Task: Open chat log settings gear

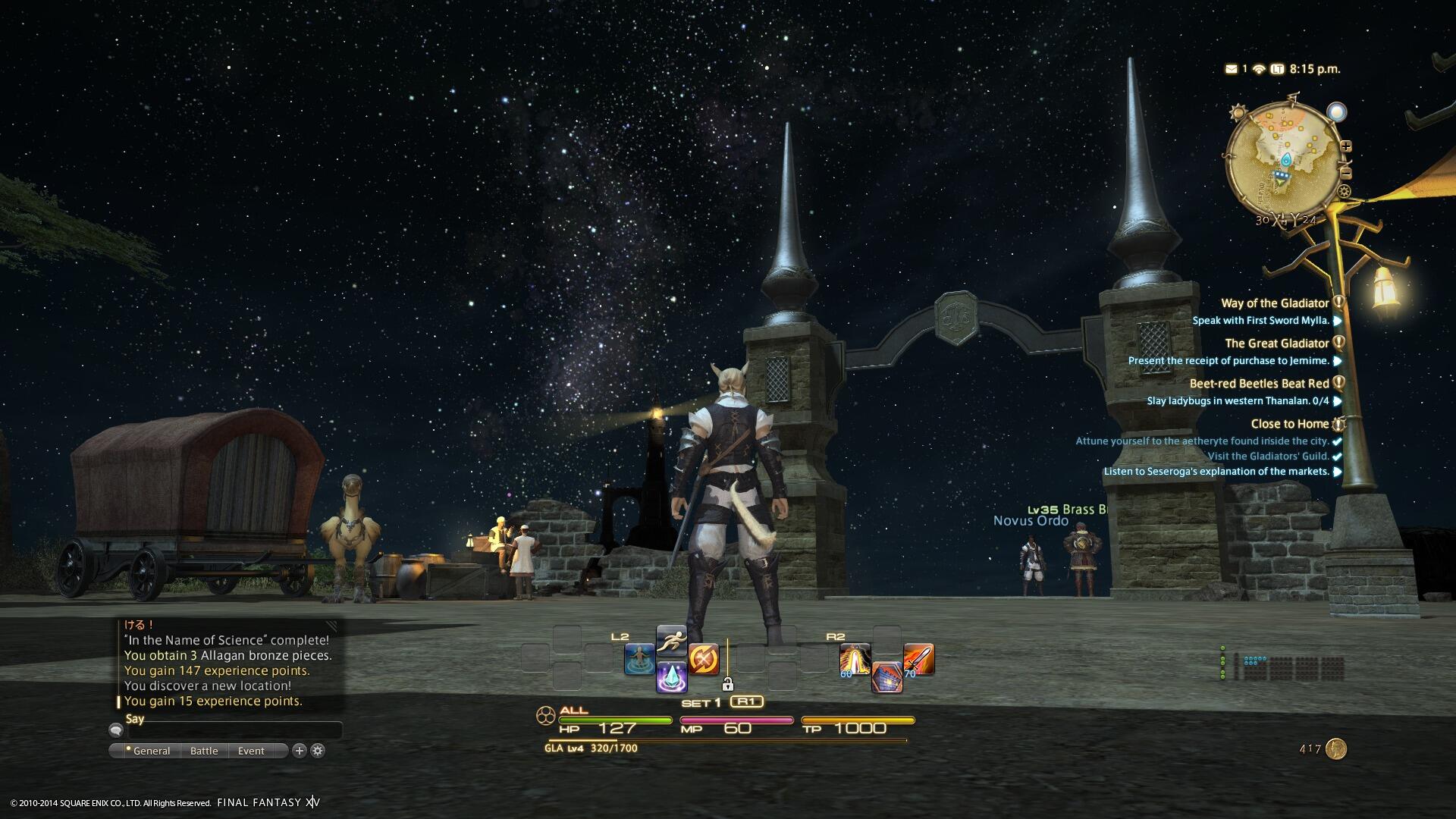Action: (x=318, y=751)
